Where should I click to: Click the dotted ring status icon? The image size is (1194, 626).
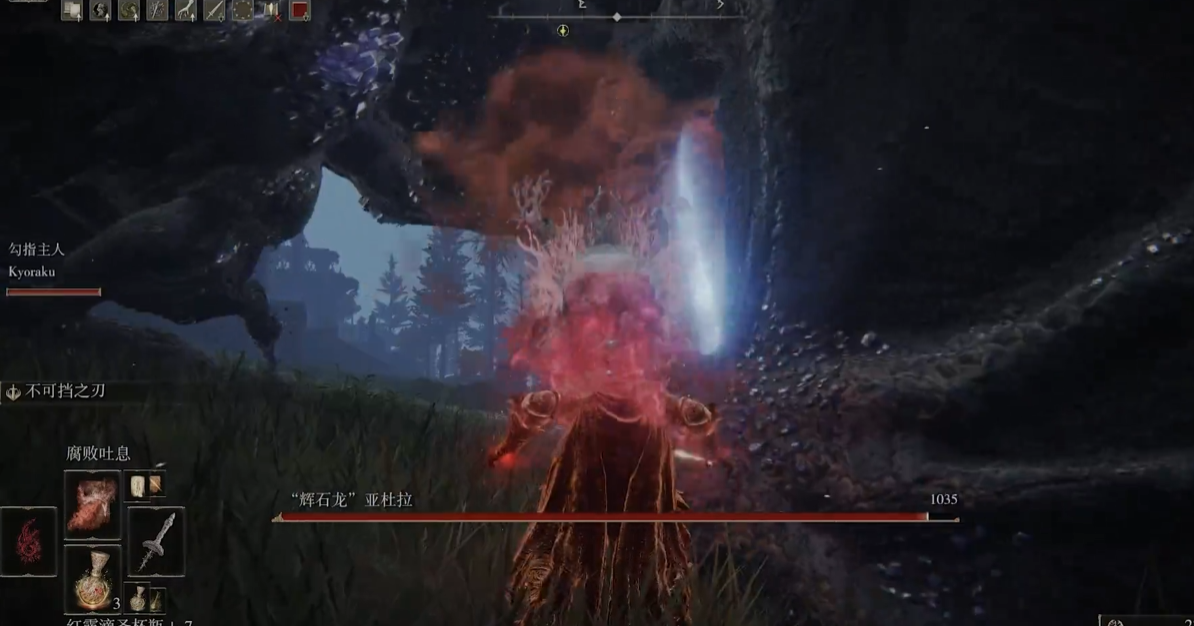coord(243,11)
